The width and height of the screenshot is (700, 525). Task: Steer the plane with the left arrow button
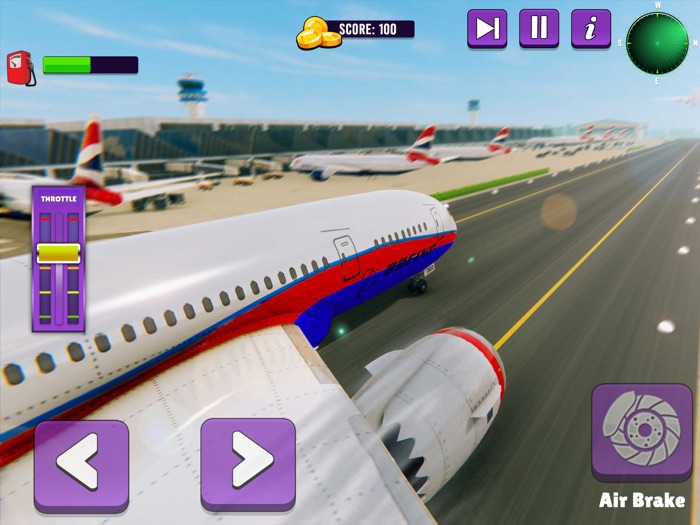81,465
